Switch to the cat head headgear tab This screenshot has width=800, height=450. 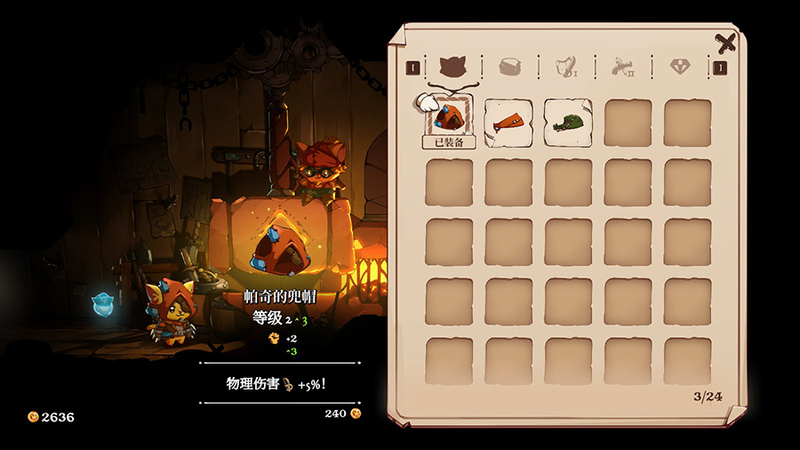tap(451, 67)
